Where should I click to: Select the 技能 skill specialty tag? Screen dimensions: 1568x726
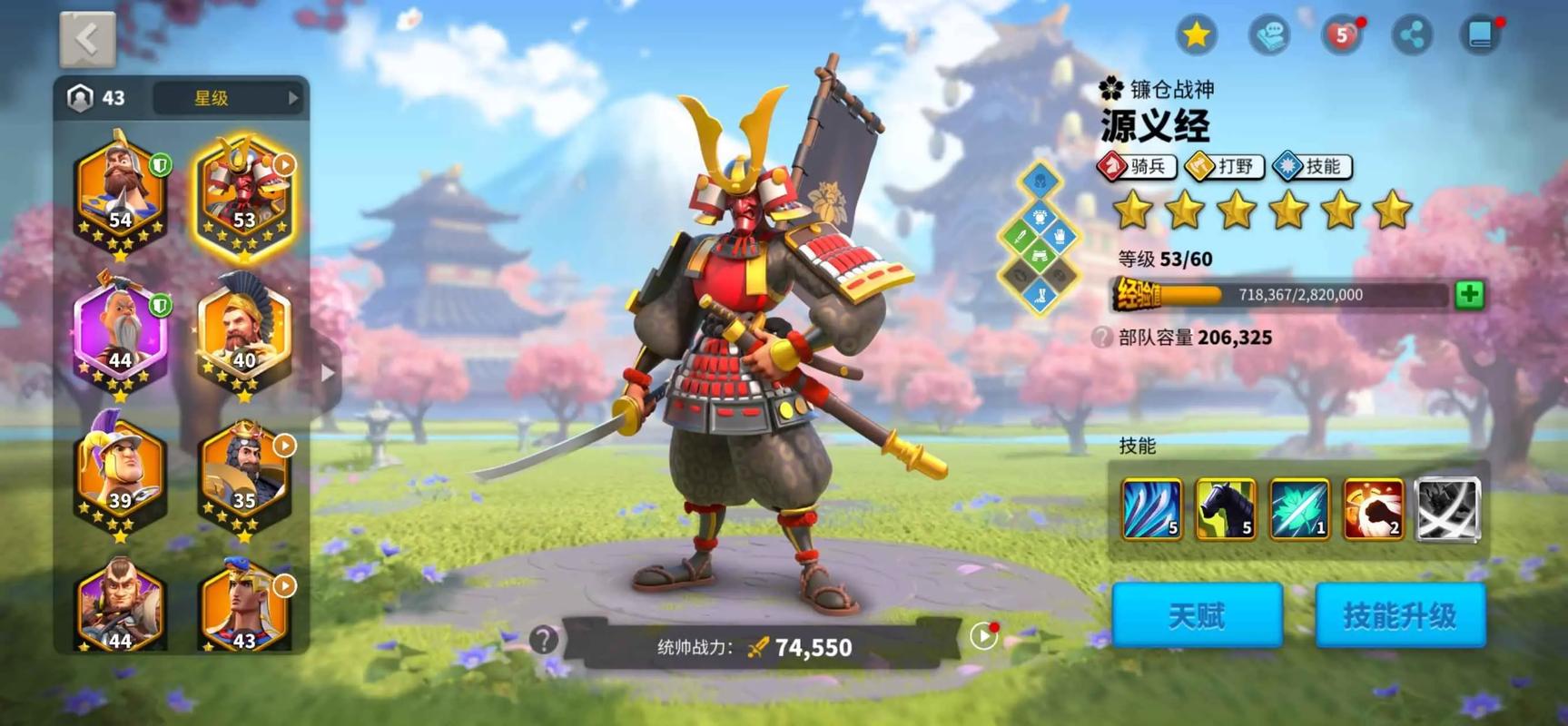pos(1311,166)
